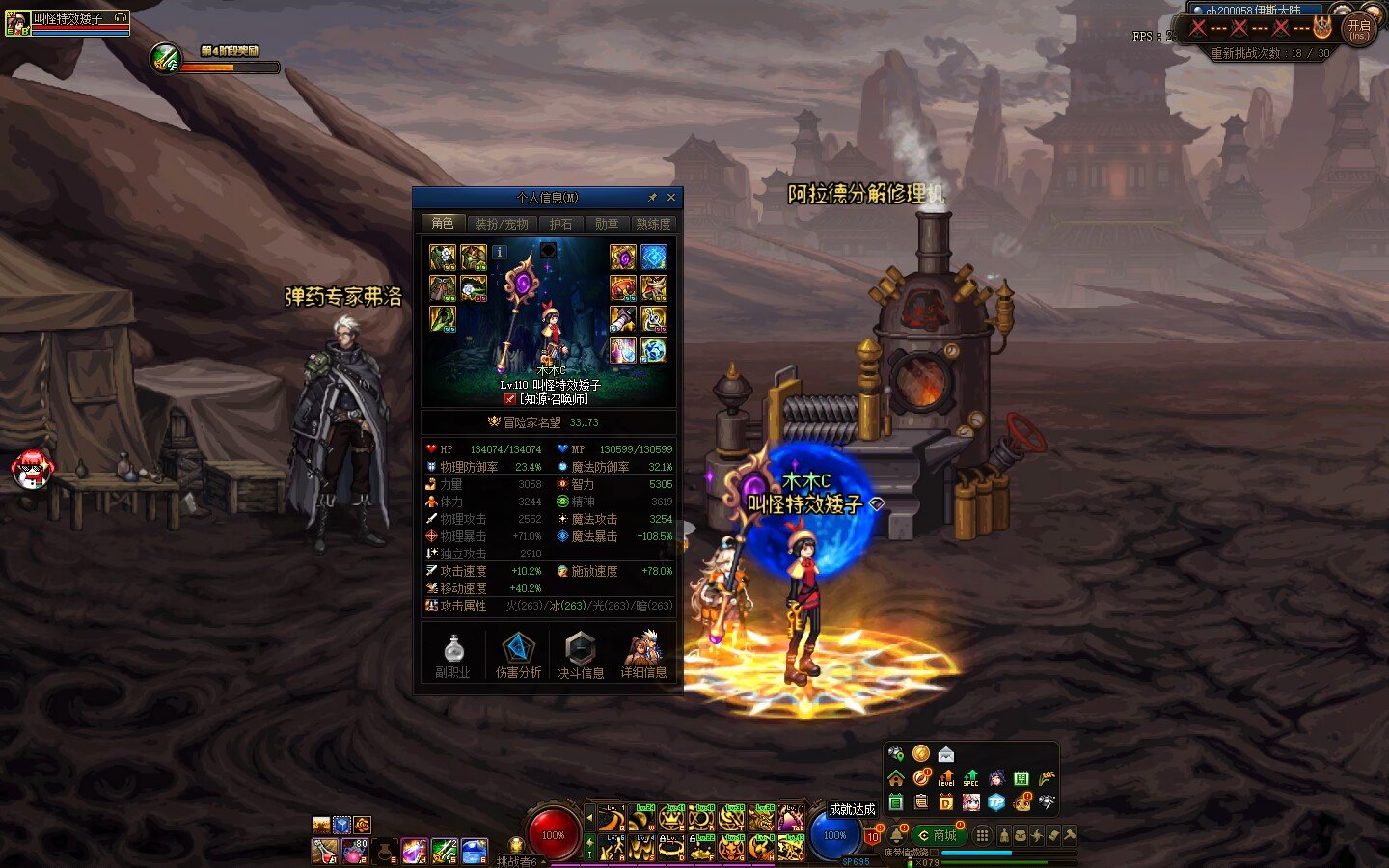Screen dimensions: 1389x868
Task: View 决斗信息 duel information
Action: tap(581, 655)
